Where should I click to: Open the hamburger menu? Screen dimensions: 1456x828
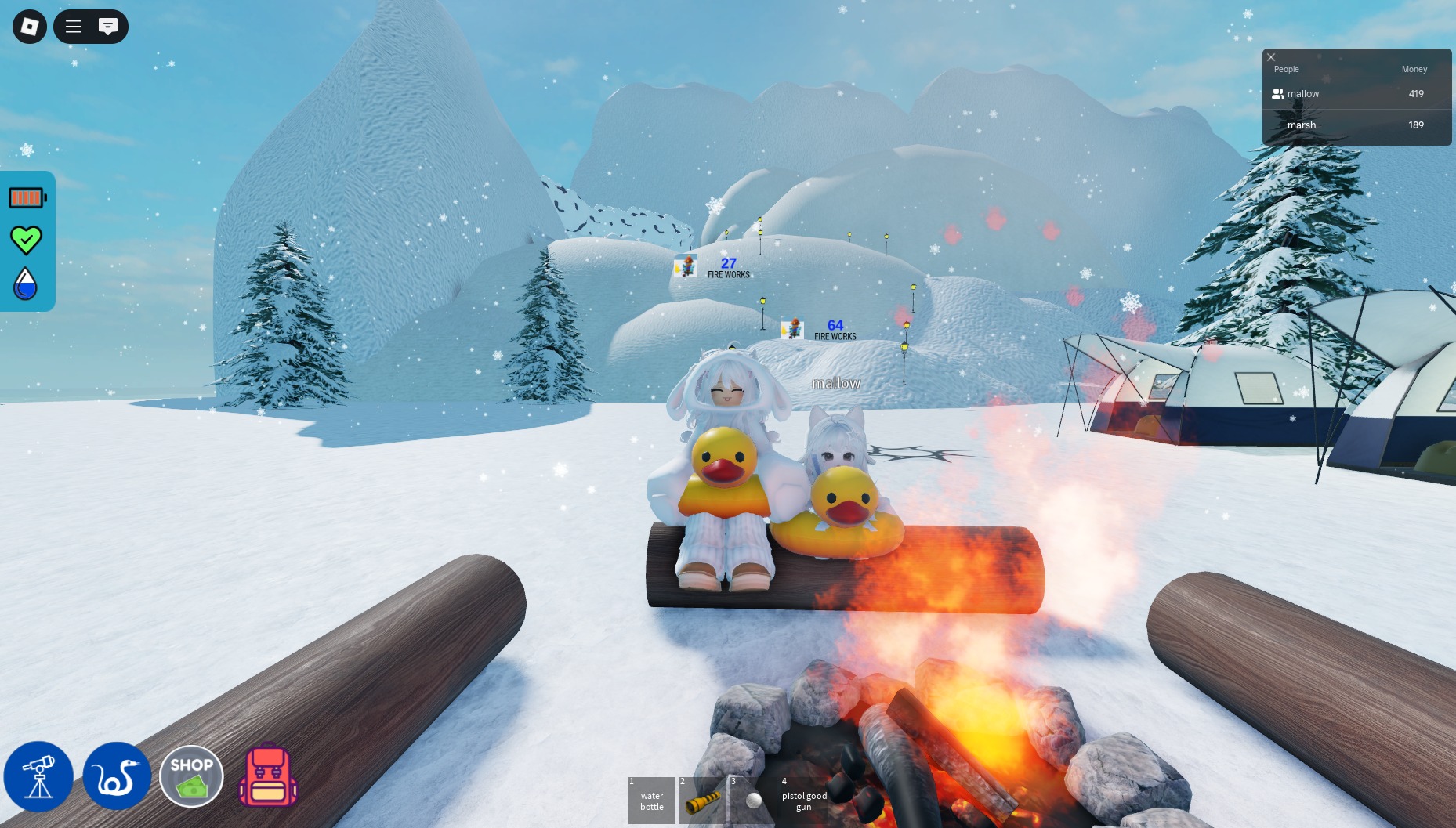[x=74, y=27]
